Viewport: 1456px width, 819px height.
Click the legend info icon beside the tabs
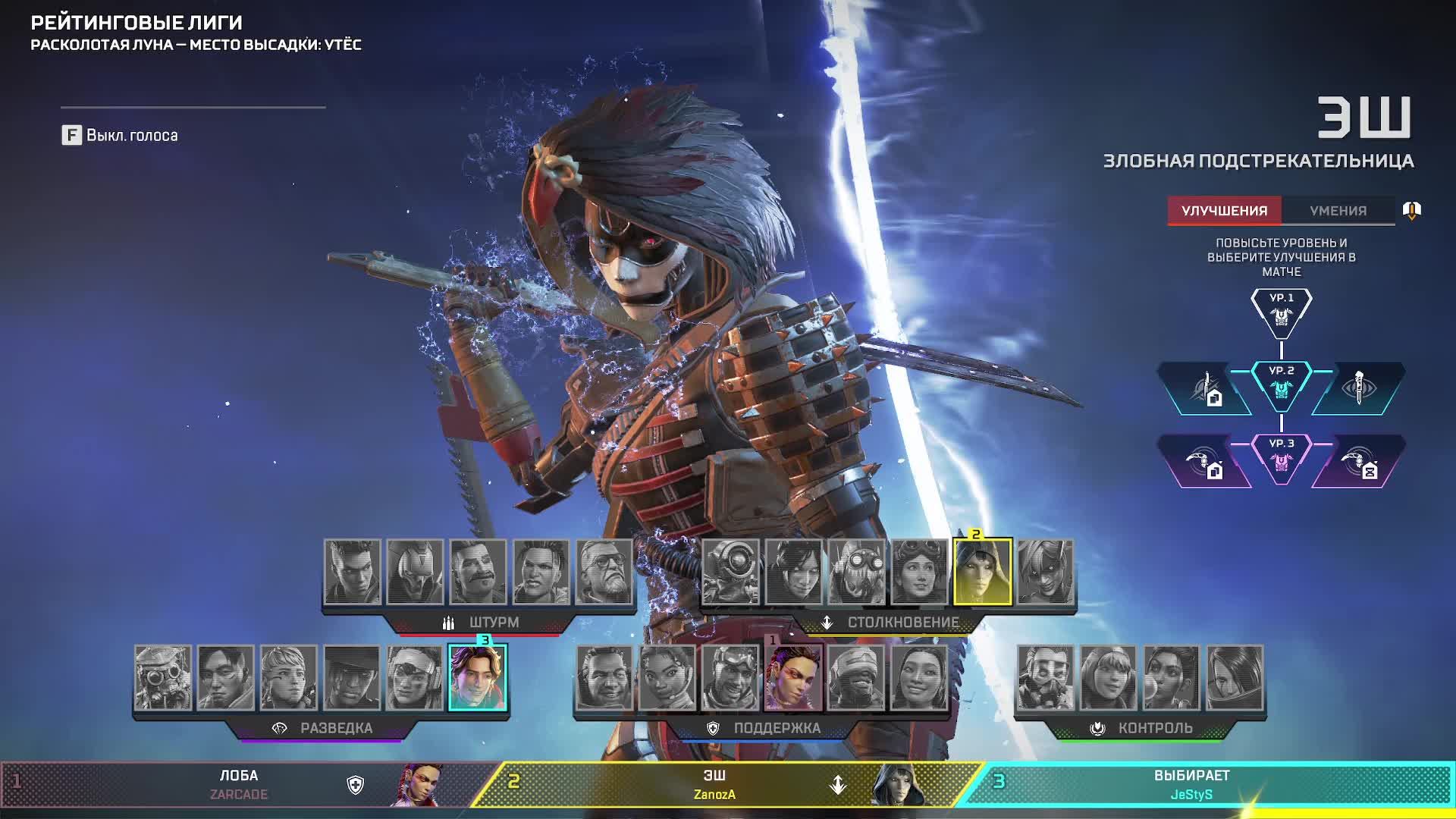click(1411, 210)
